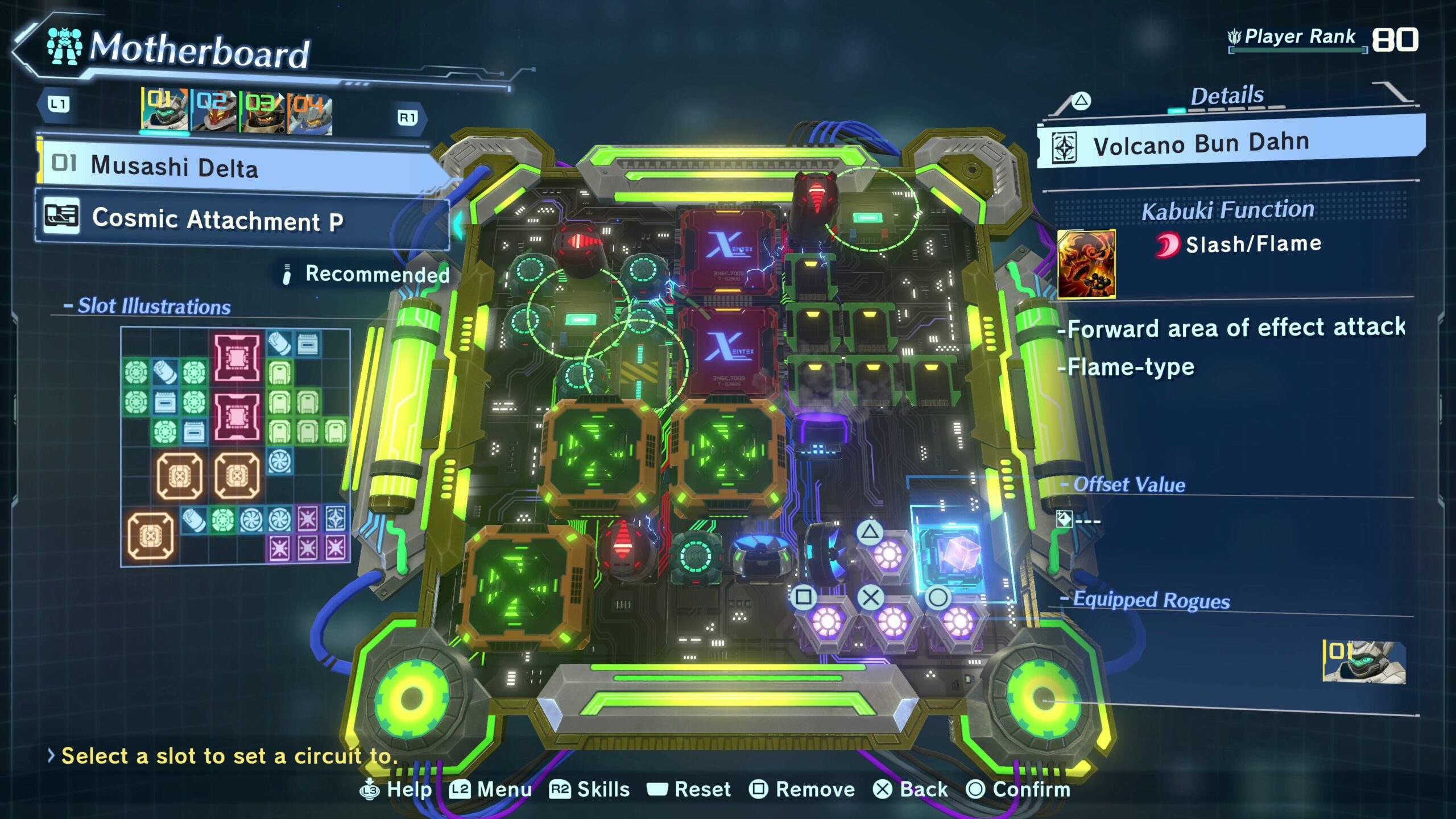This screenshot has width=1456, height=819.
Task: Open the Details tab
Action: coord(1227,96)
